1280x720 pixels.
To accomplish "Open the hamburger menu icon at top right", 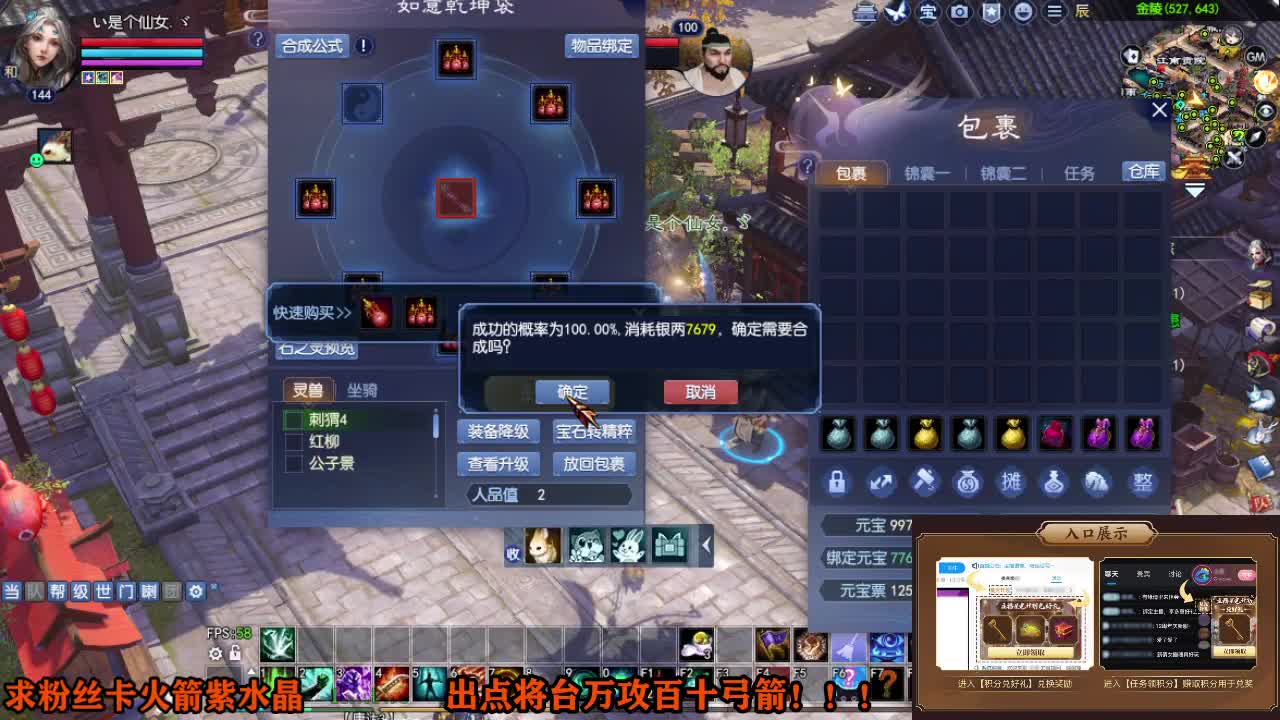I will point(1053,12).
